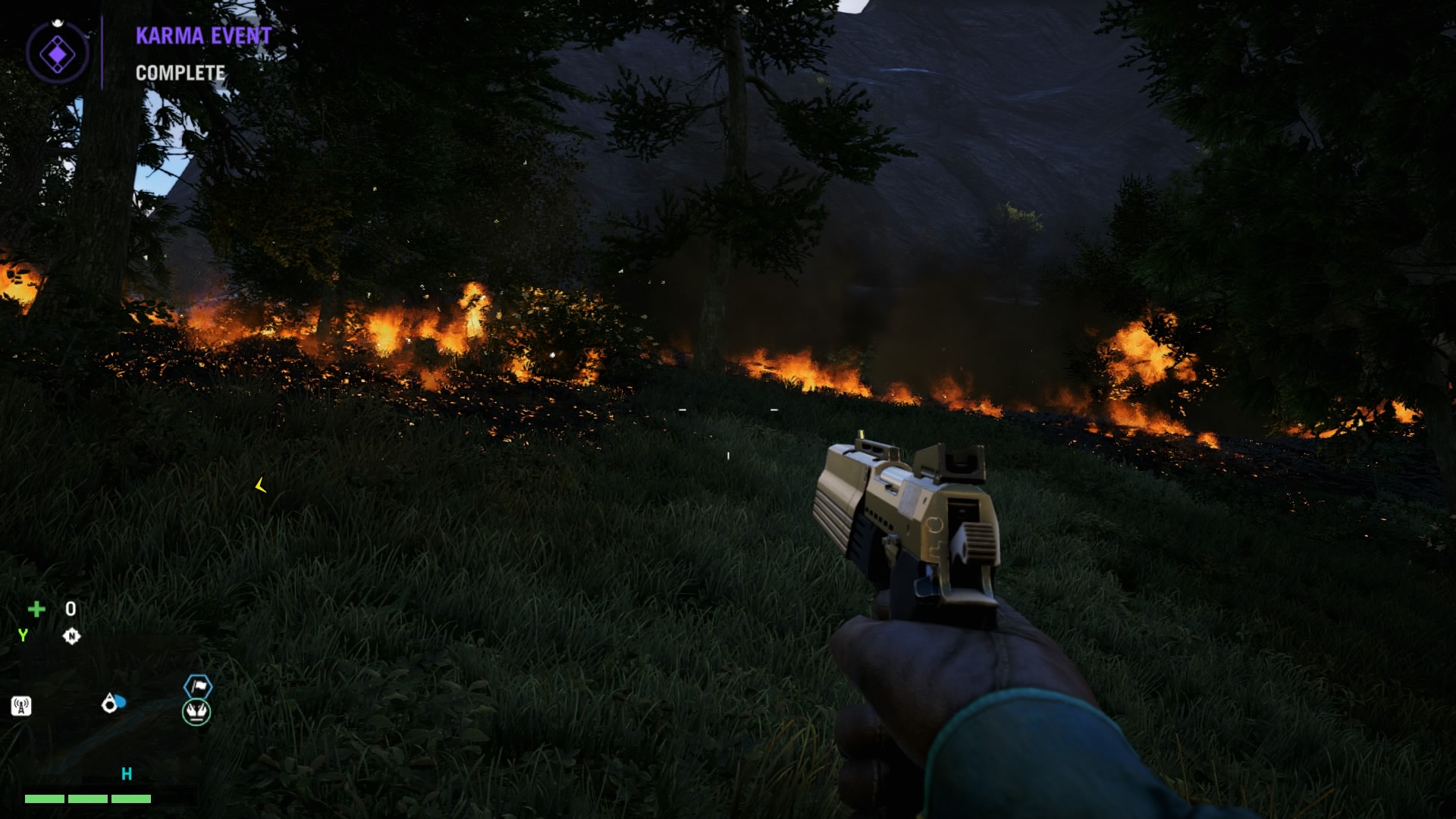This screenshot has width=1456, height=819.
Task: Click the north compass indicator
Action: pyautogui.click(x=71, y=636)
